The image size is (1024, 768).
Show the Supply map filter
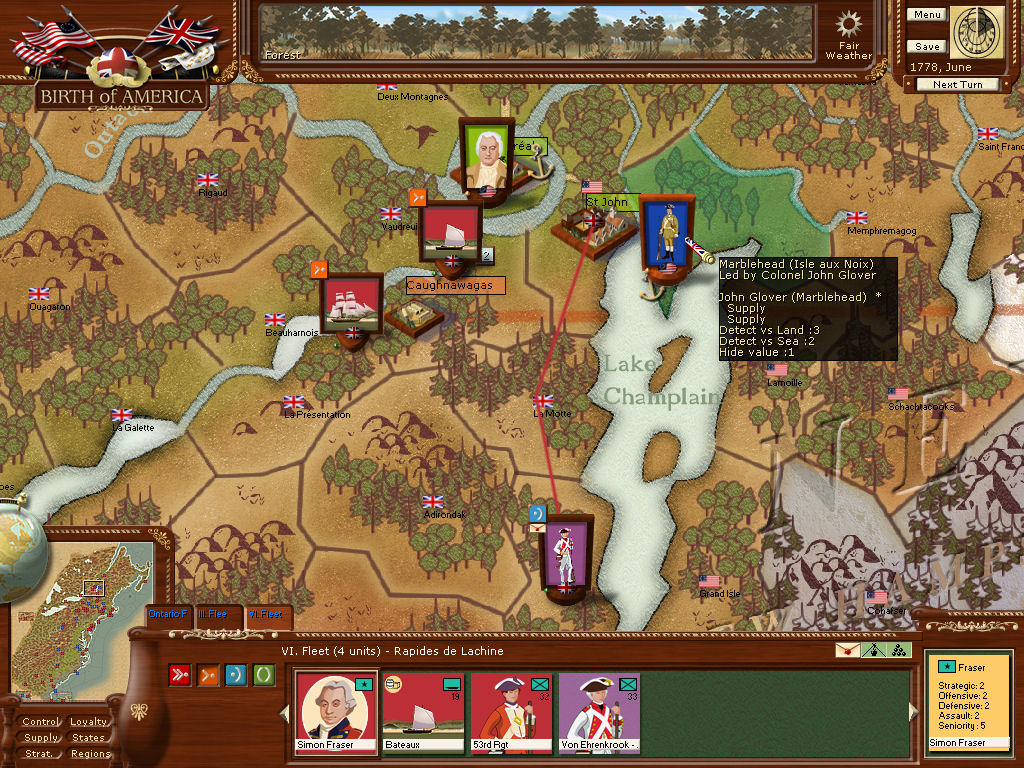[41, 738]
